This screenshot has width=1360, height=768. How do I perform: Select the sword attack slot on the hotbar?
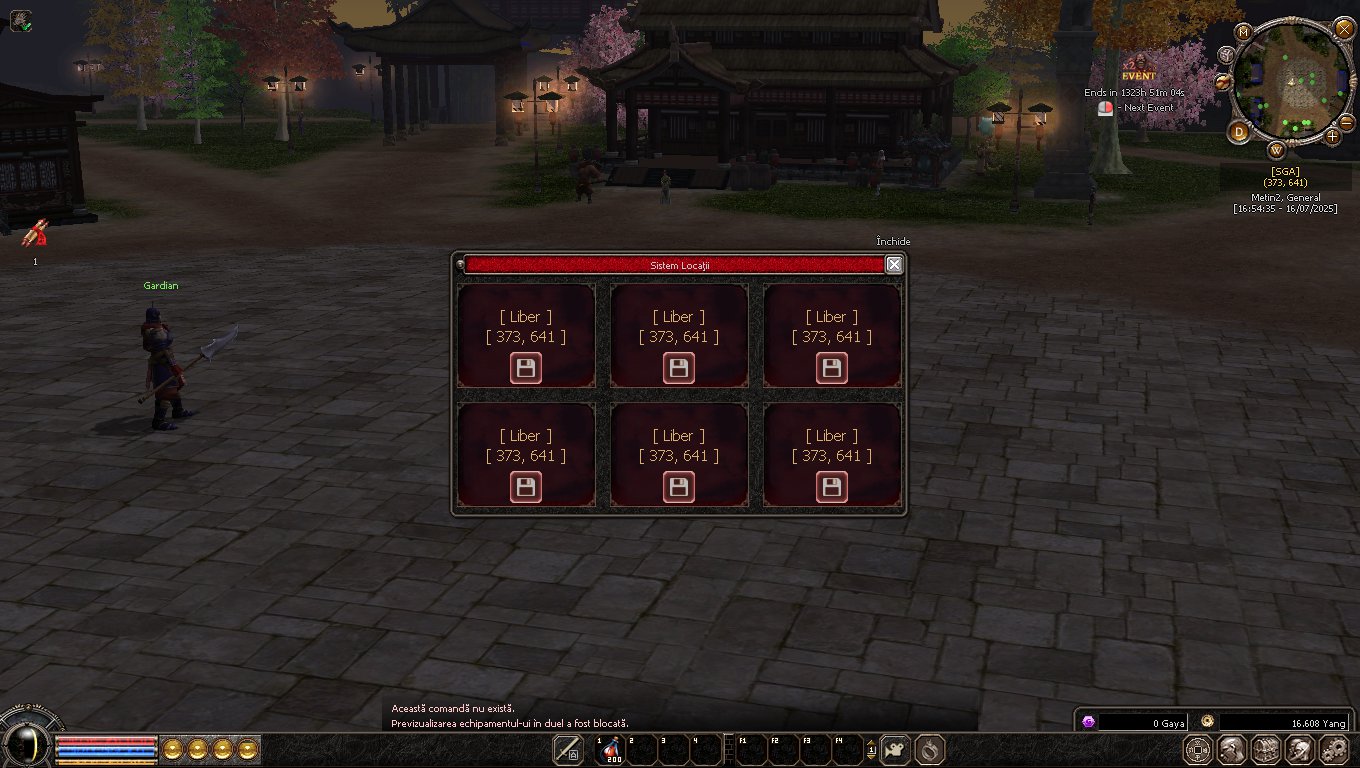tap(568, 749)
